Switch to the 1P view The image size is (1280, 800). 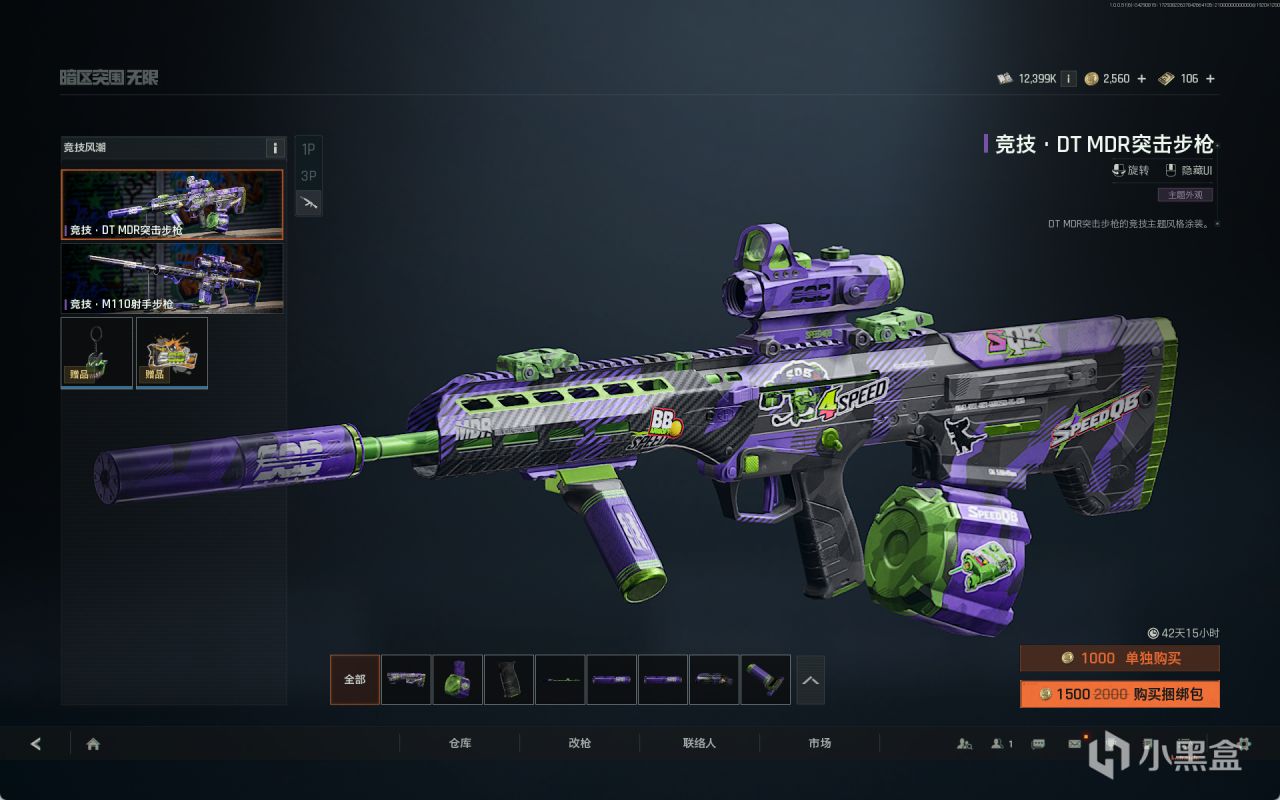point(308,149)
